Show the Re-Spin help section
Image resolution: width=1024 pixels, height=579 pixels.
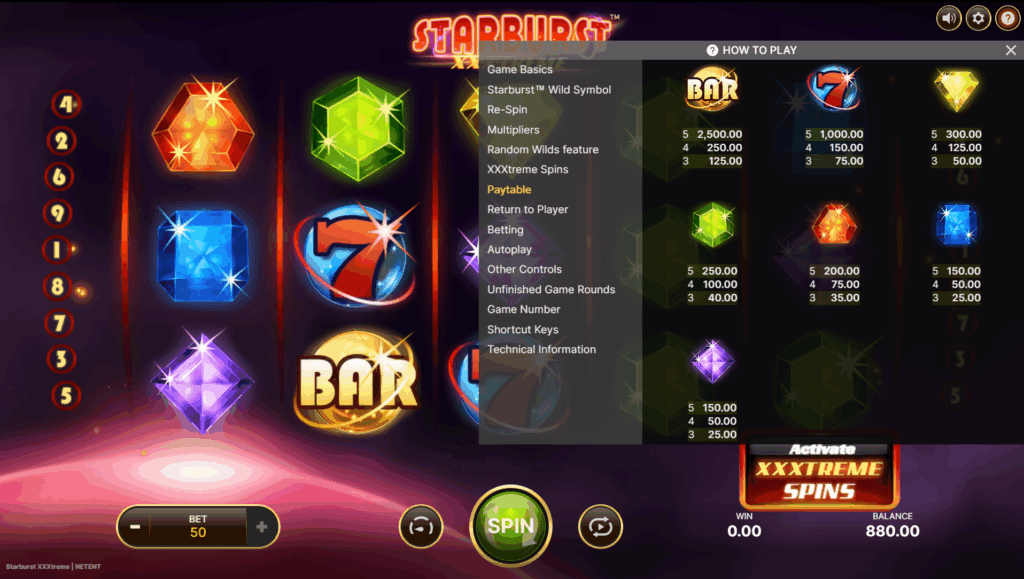(x=507, y=110)
